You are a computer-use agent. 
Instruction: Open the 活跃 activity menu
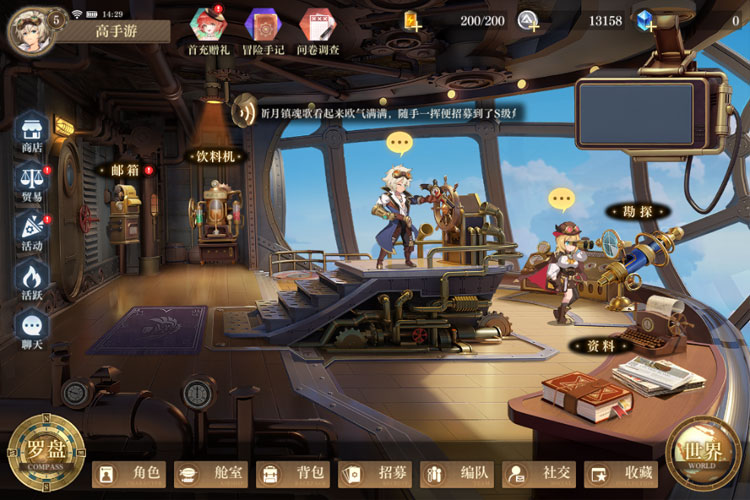(32, 279)
